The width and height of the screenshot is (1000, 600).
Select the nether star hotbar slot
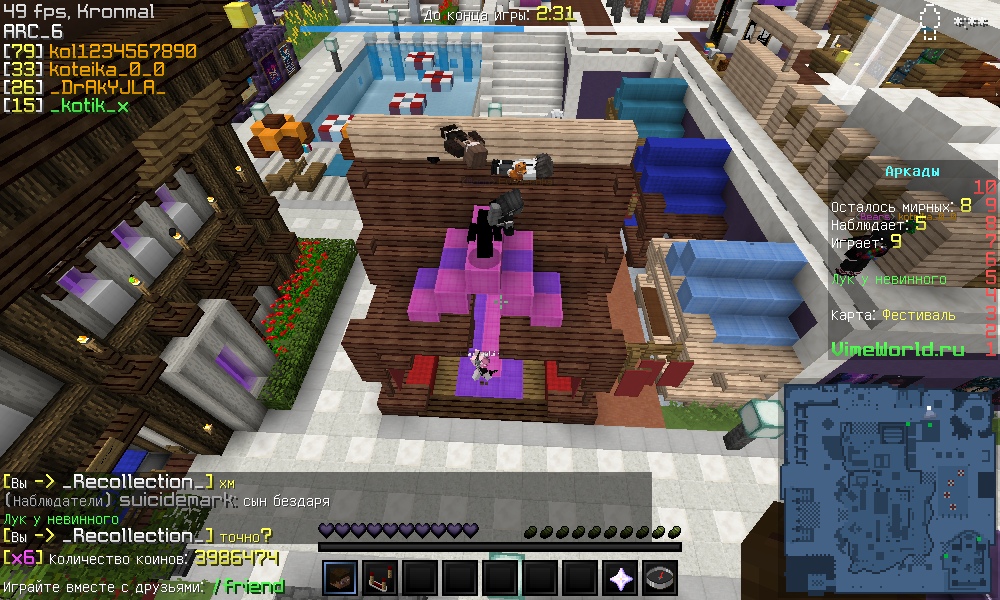coord(620,578)
